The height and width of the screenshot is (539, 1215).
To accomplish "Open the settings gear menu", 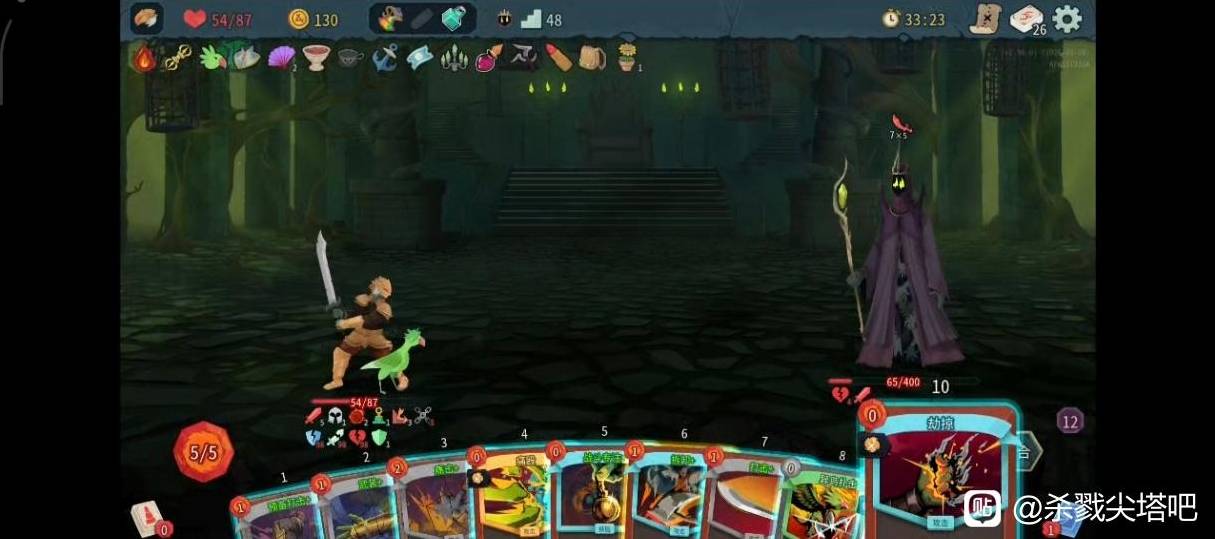I will (x=1067, y=19).
